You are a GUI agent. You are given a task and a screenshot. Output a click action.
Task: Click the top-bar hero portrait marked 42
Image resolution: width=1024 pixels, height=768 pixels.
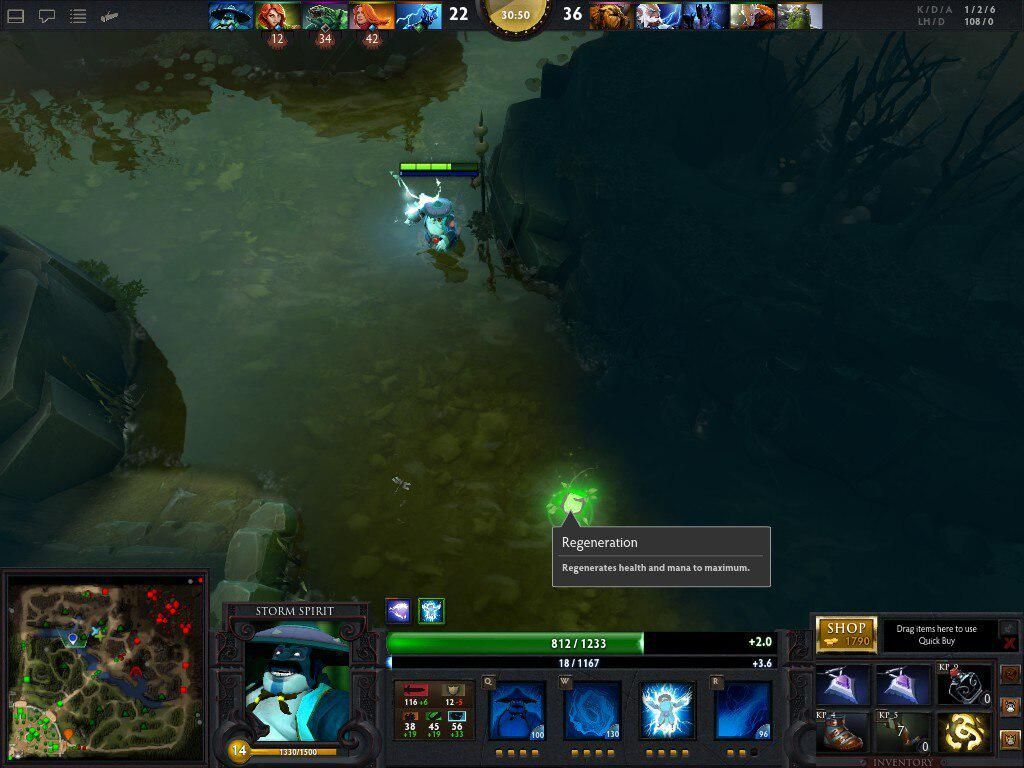click(x=372, y=16)
